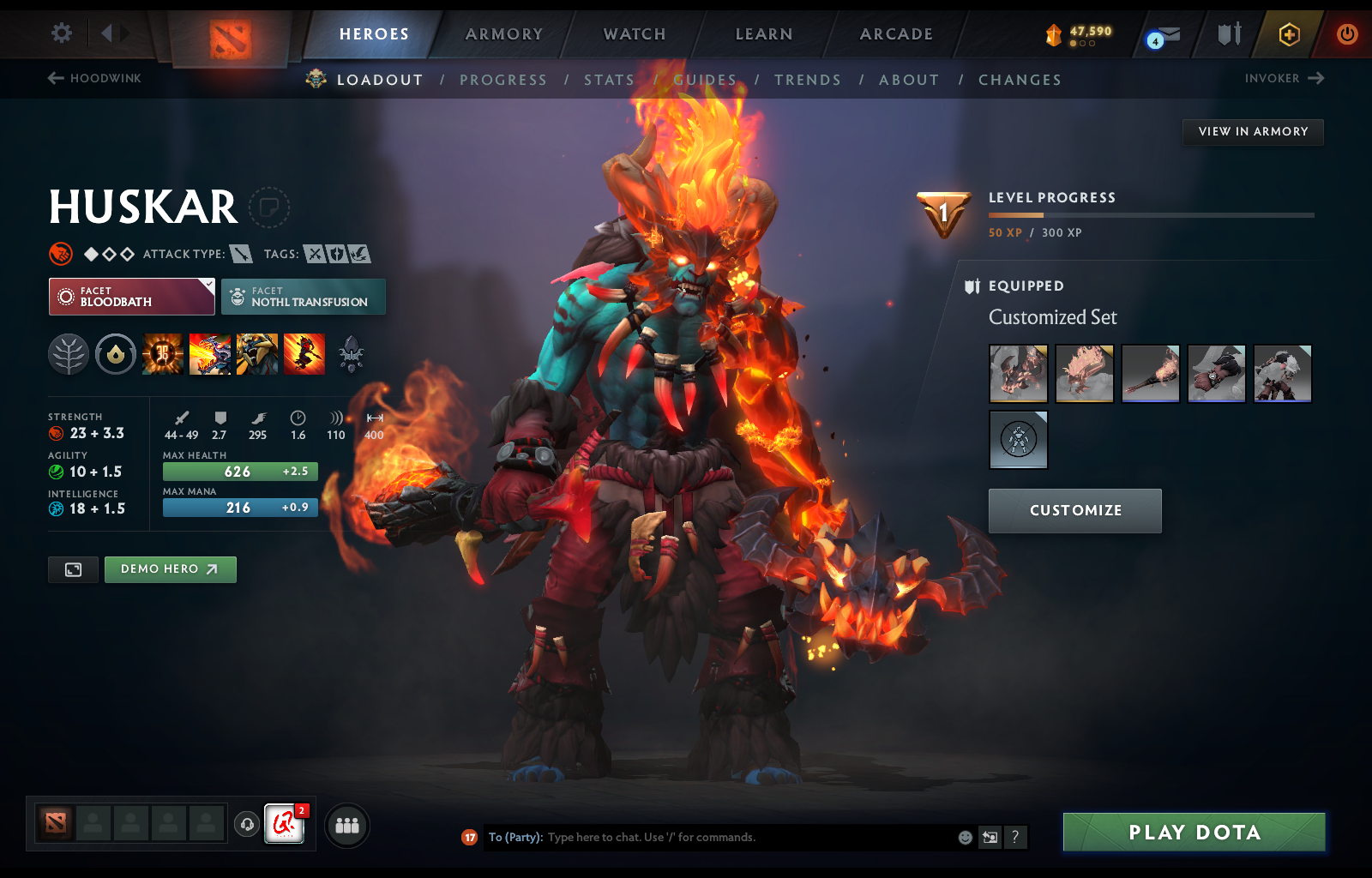Screen dimensions: 1372x878
Task: Select Huskar's Burning Spear ability icon
Action: 211,353
